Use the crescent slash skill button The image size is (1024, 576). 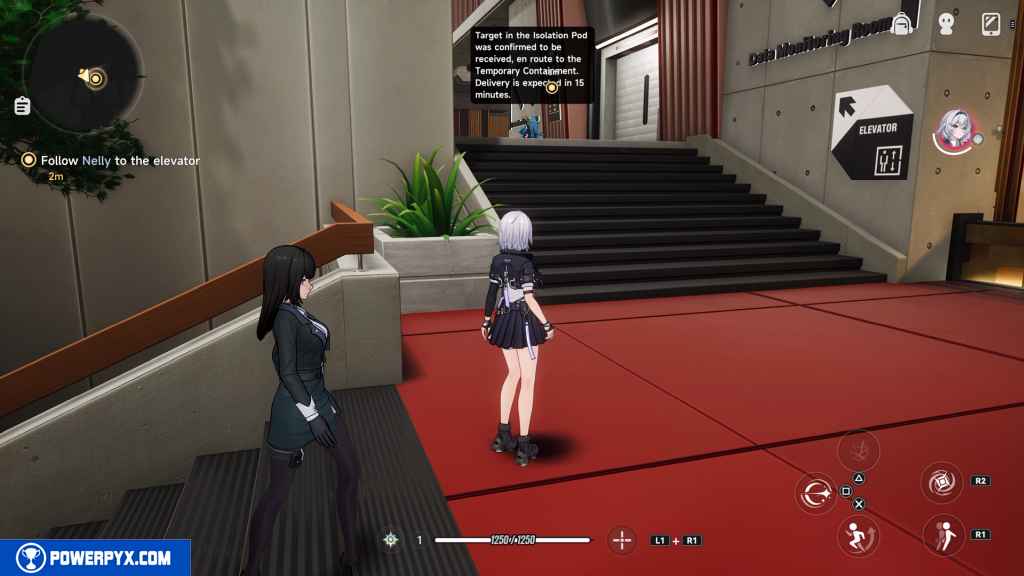pyautogui.click(x=815, y=492)
